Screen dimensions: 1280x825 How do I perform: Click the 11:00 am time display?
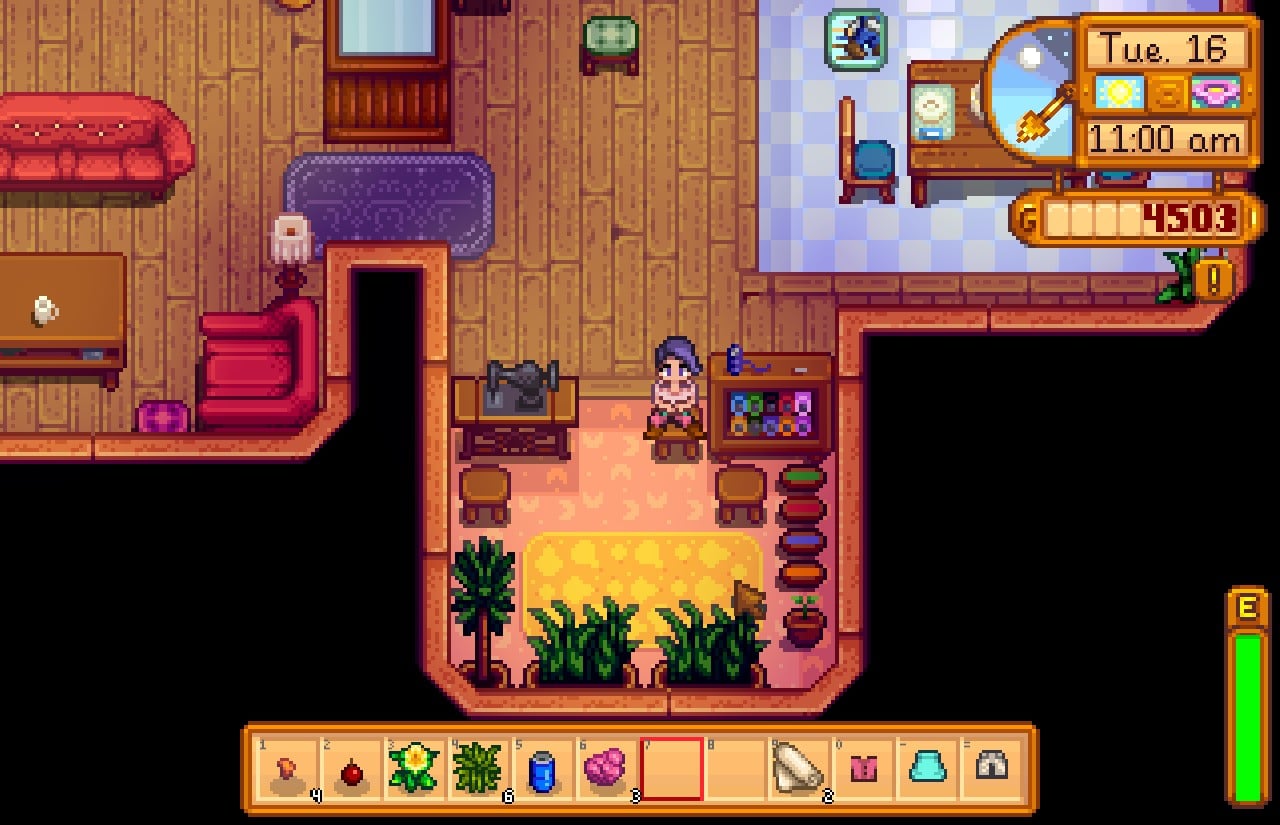tap(1164, 140)
